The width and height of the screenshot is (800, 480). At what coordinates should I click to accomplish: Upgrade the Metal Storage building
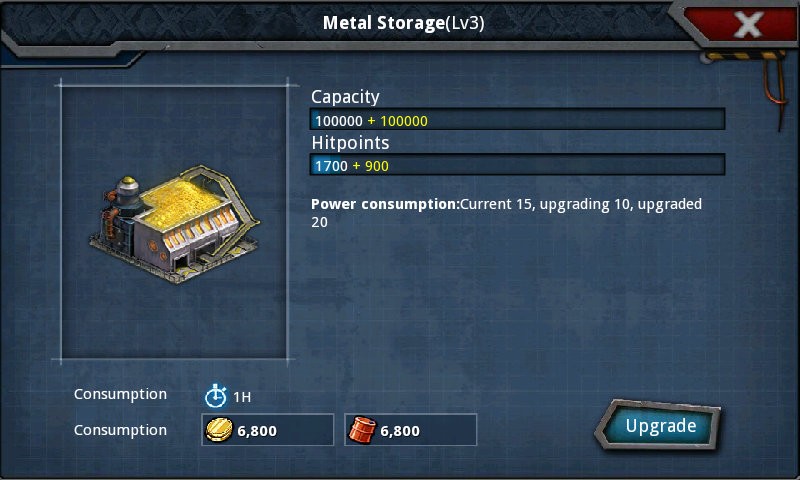tap(660, 426)
